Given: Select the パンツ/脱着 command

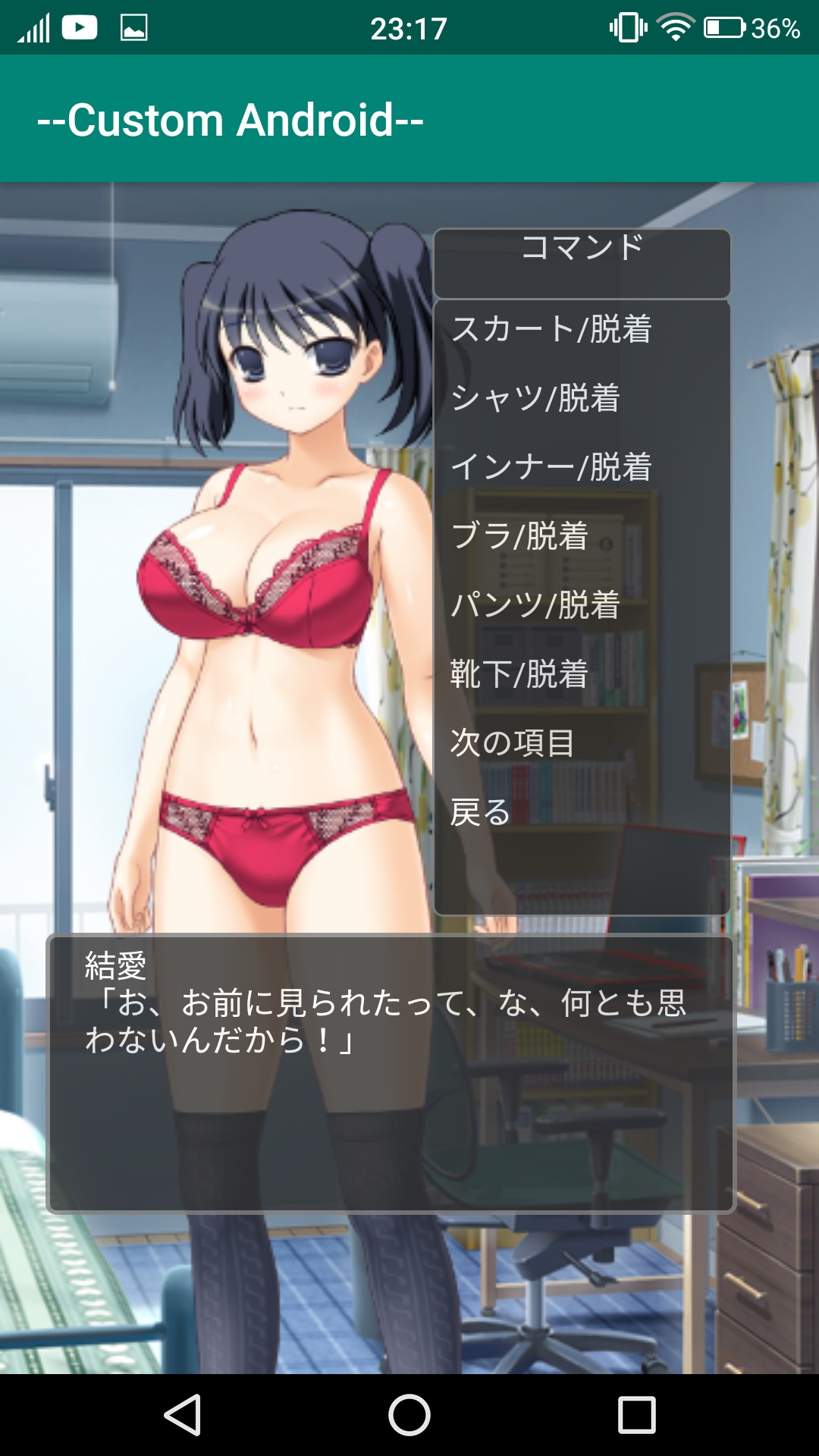Looking at the screenshot, I should pyautogui.click(x=535, y=605).
